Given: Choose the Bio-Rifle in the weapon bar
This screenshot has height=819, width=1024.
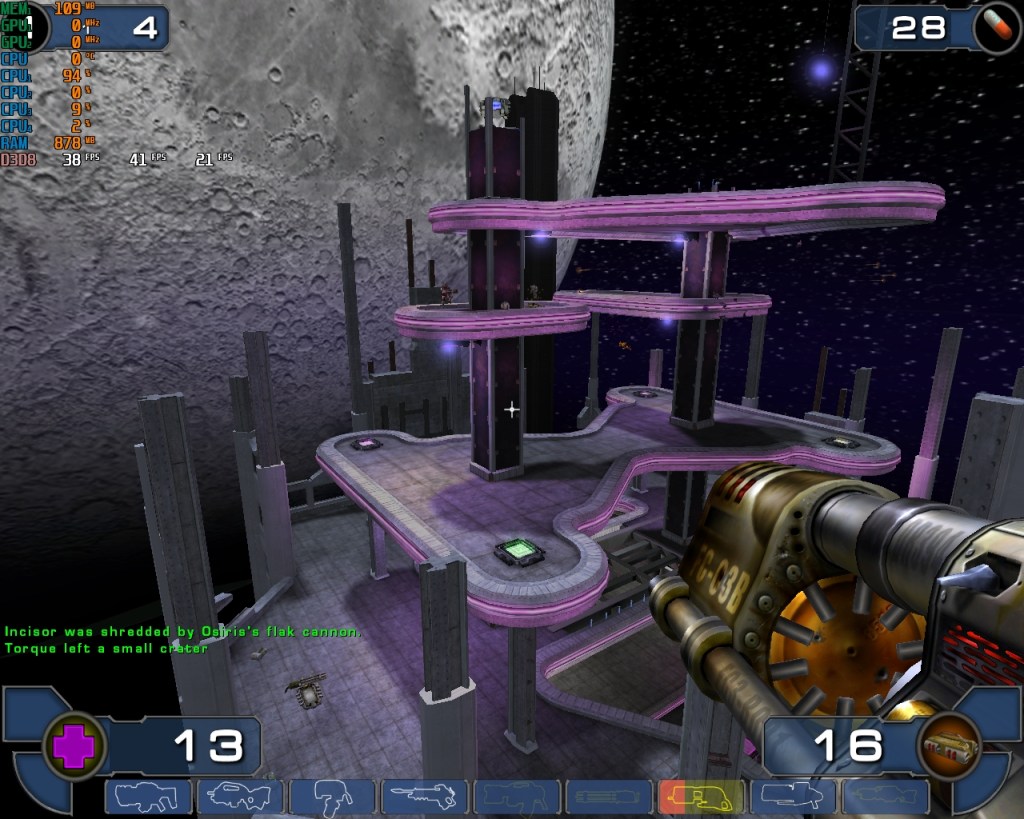Looking at the screenshot, I should 332,797.
